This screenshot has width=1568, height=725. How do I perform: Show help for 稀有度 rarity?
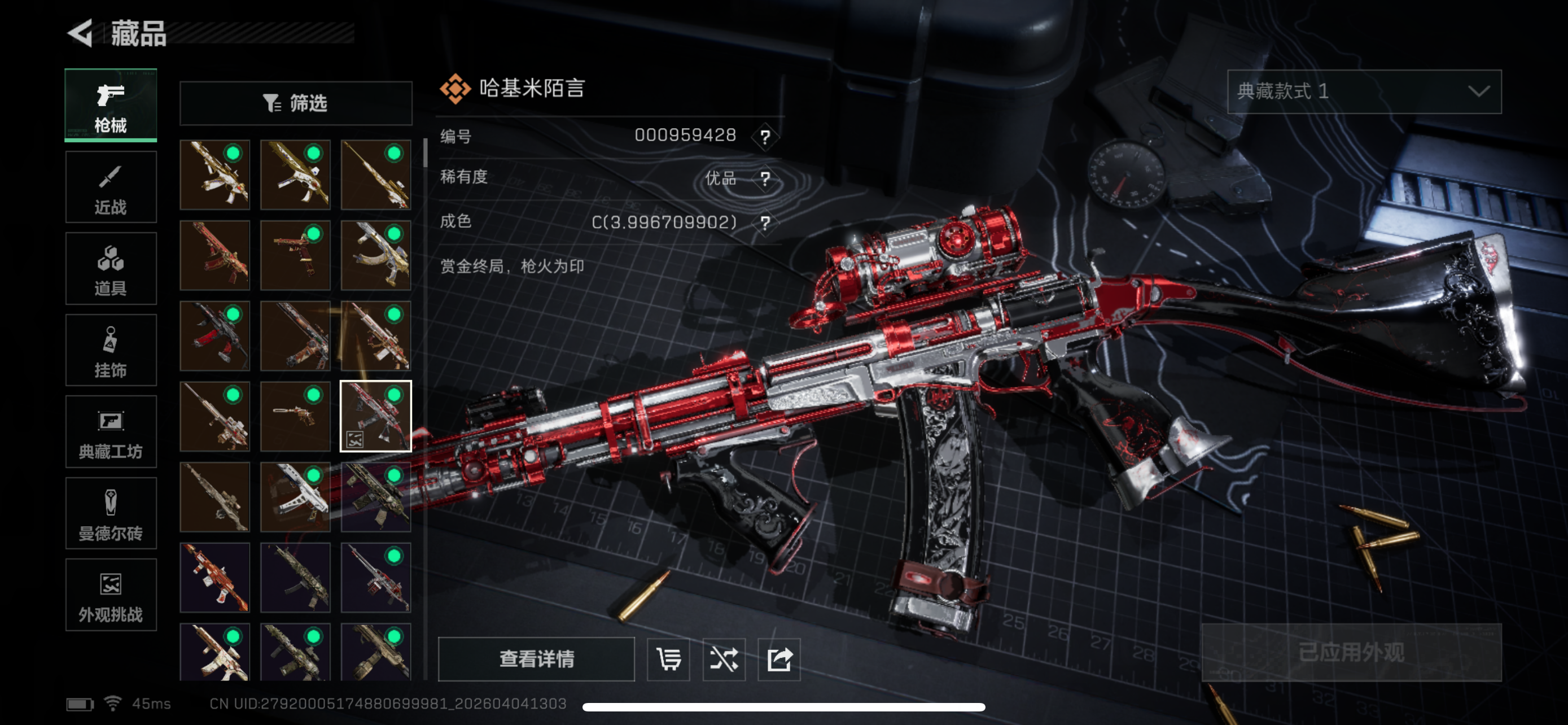765,179
